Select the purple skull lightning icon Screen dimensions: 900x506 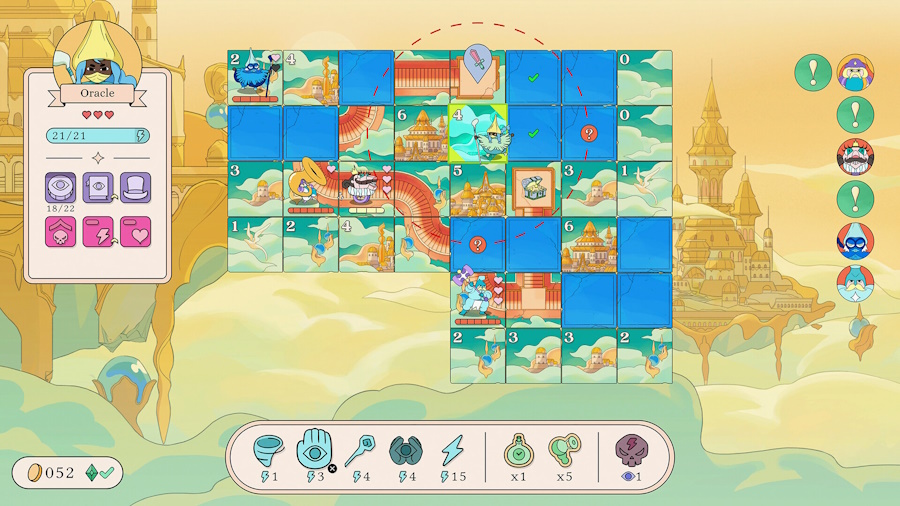pyautogui.click(x=631, y=452)
